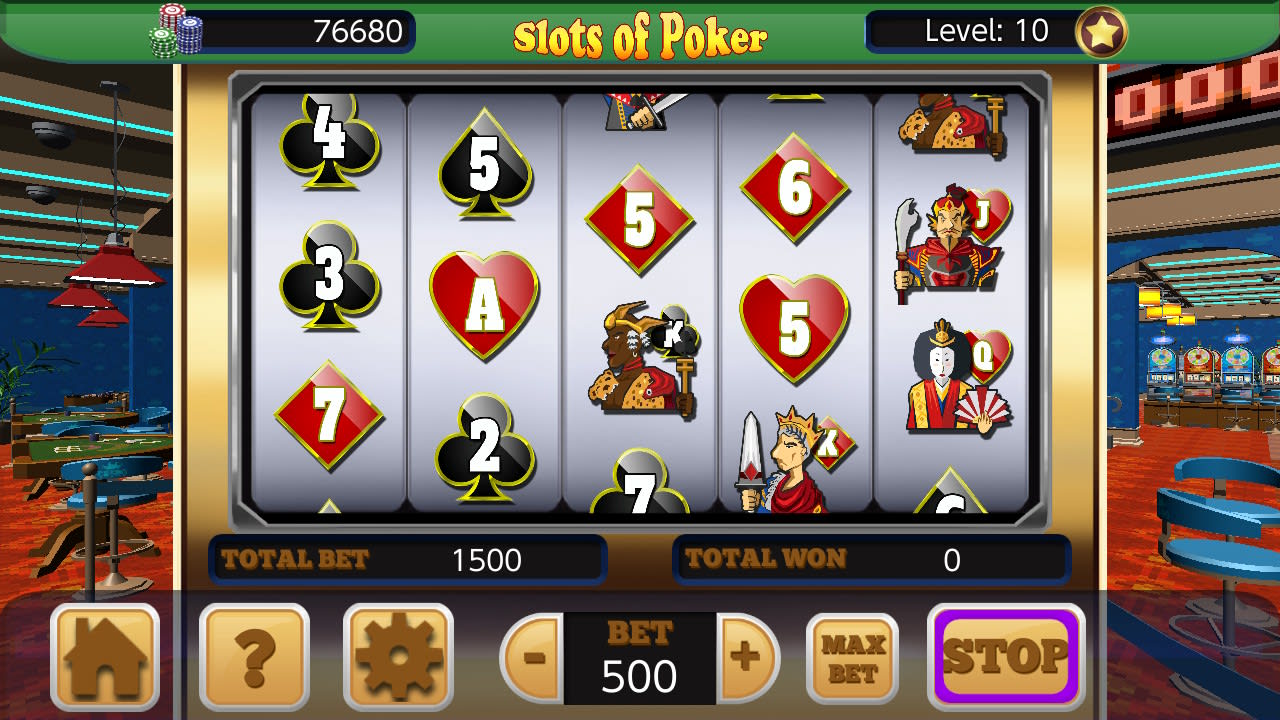The height and width of the screenshot is (720, 1280).
Task: Click the Slots of Poker title banner
Action: (x=640, y=33)
